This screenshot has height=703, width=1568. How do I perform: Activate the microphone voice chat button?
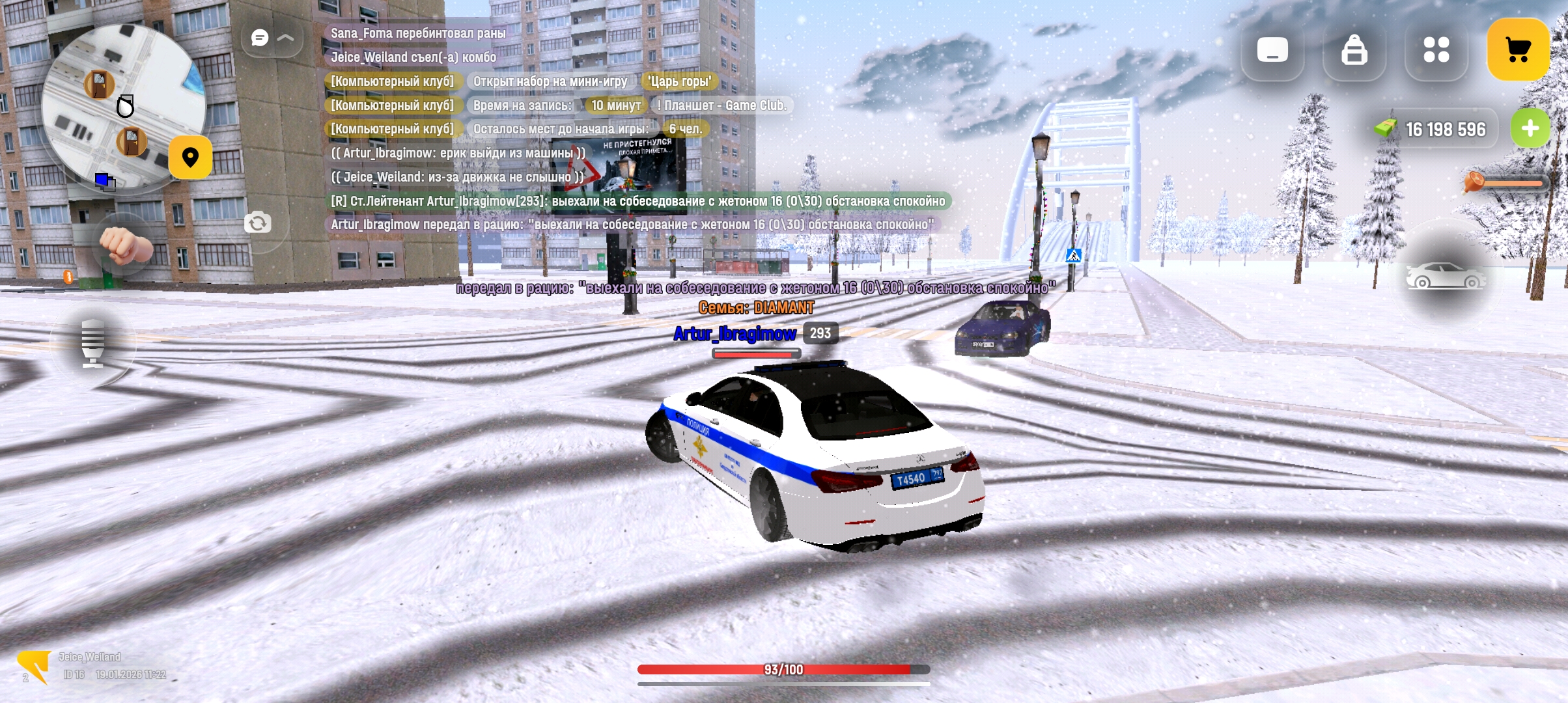pos(93,342)
